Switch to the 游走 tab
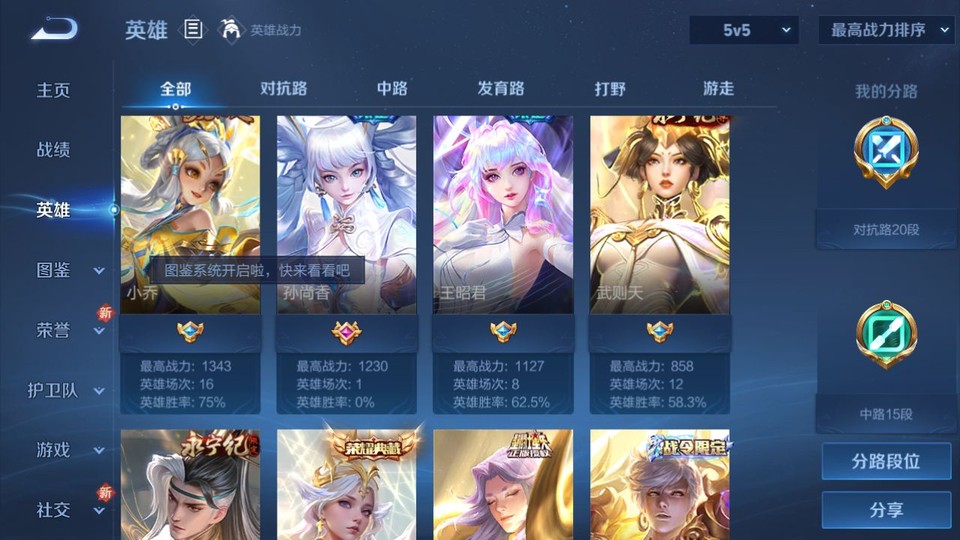The image size is (960, 540). [x=718, y=89]
